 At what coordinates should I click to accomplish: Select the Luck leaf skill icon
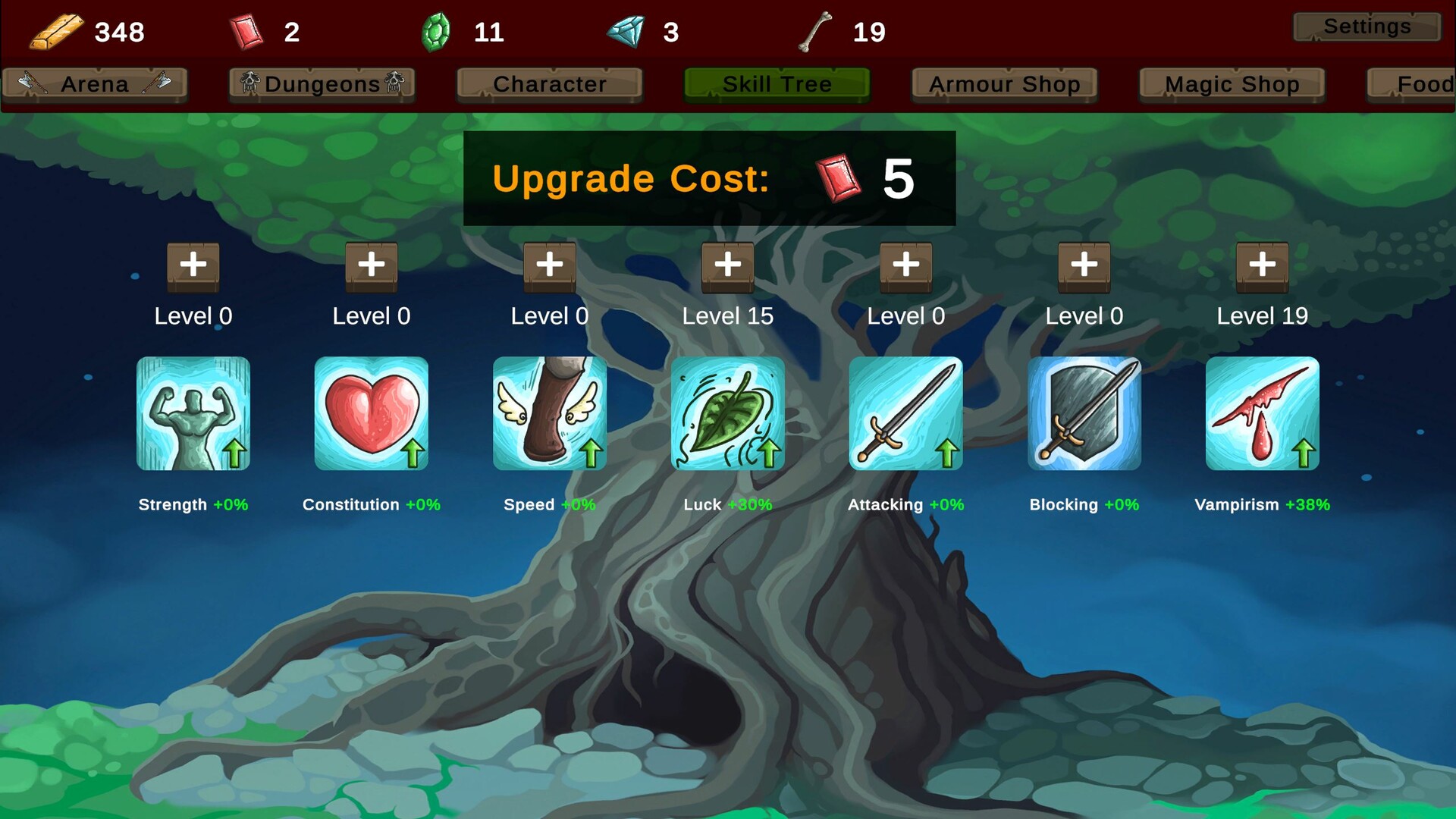pyautogui.click(x=727, y=413)
